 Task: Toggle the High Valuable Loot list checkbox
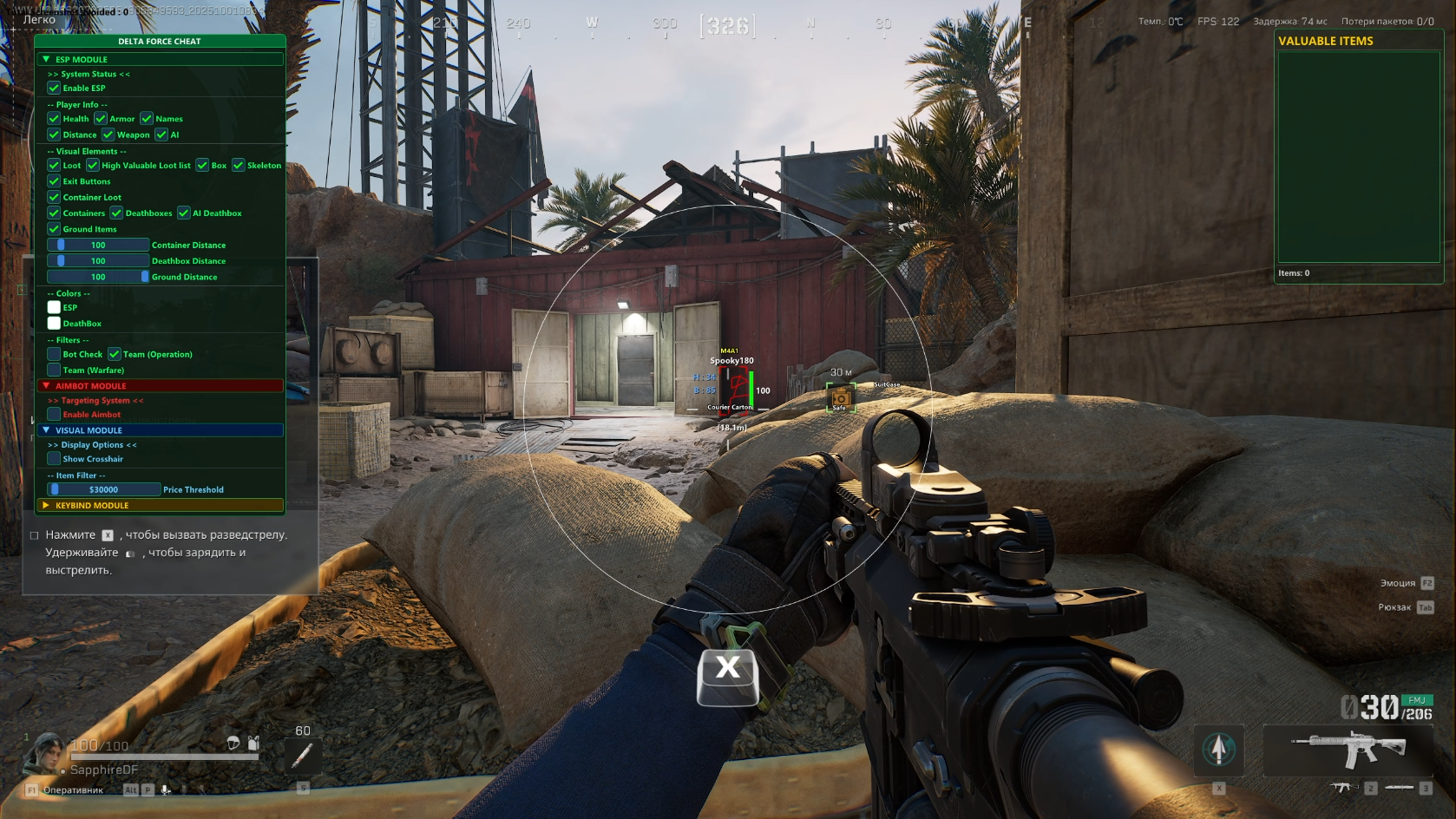pos(93,166)
